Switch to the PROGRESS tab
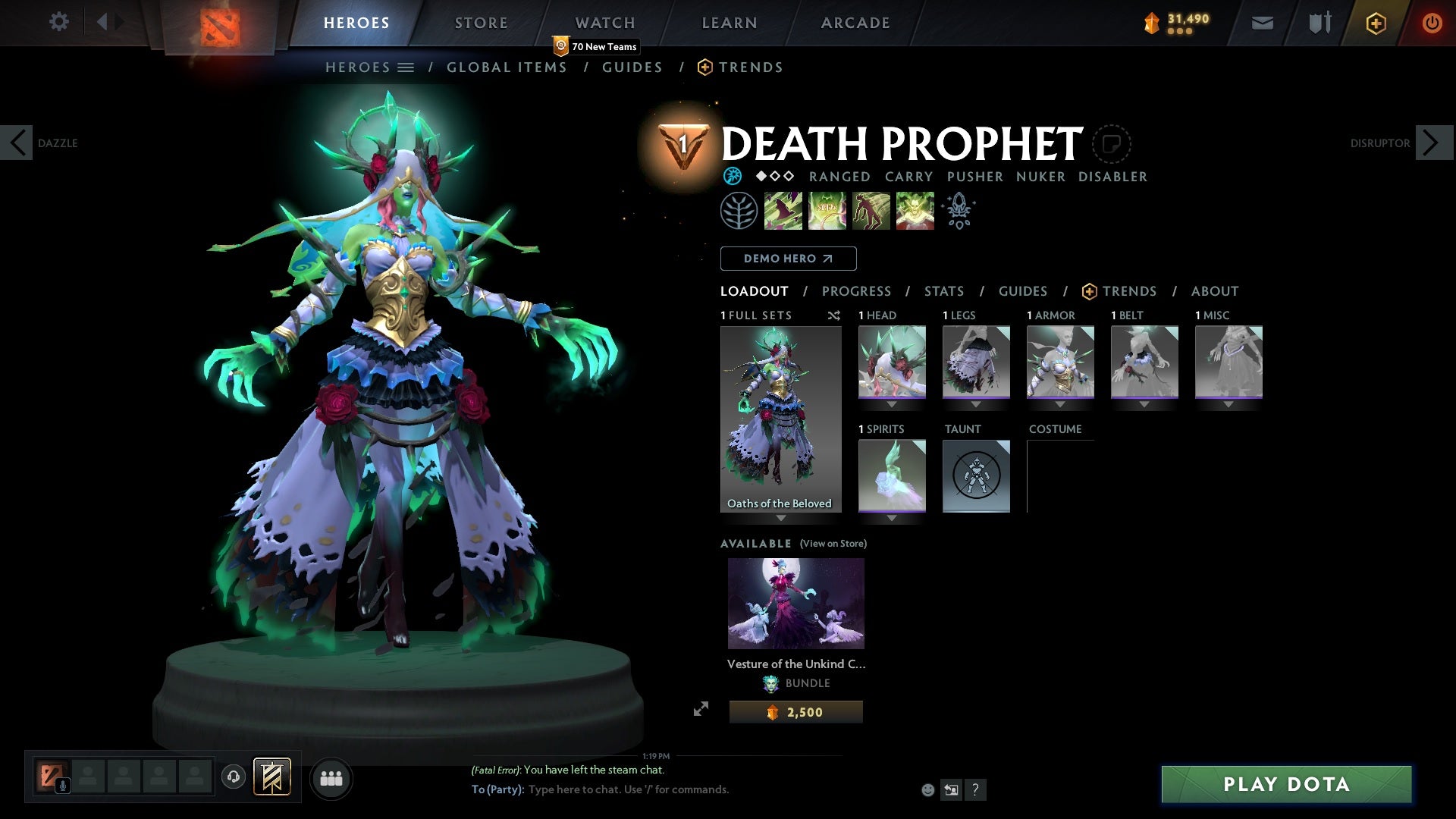The image size is (1456, 819). click(x=857, y=291)
